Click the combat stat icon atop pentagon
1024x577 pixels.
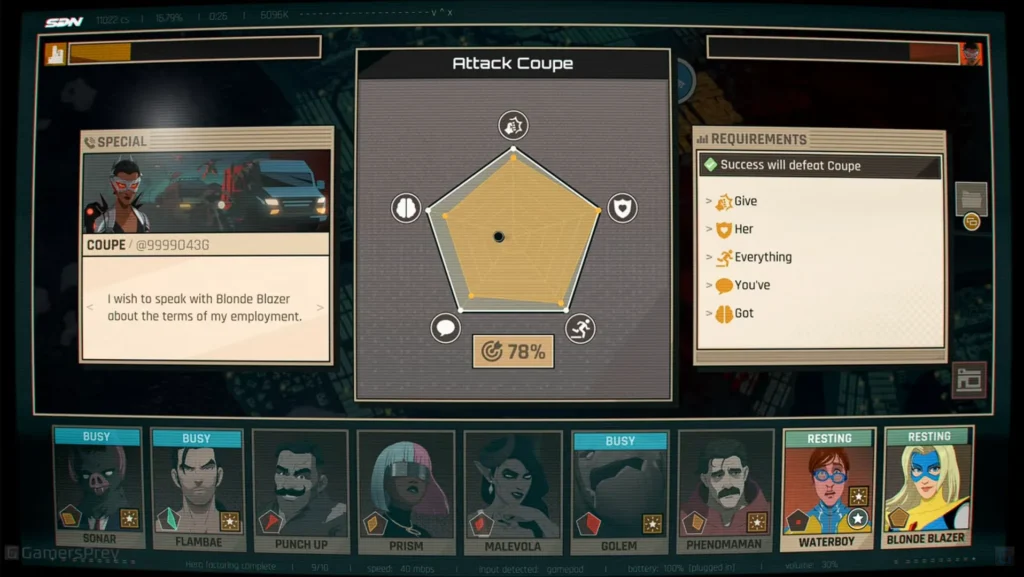point(513,125)
